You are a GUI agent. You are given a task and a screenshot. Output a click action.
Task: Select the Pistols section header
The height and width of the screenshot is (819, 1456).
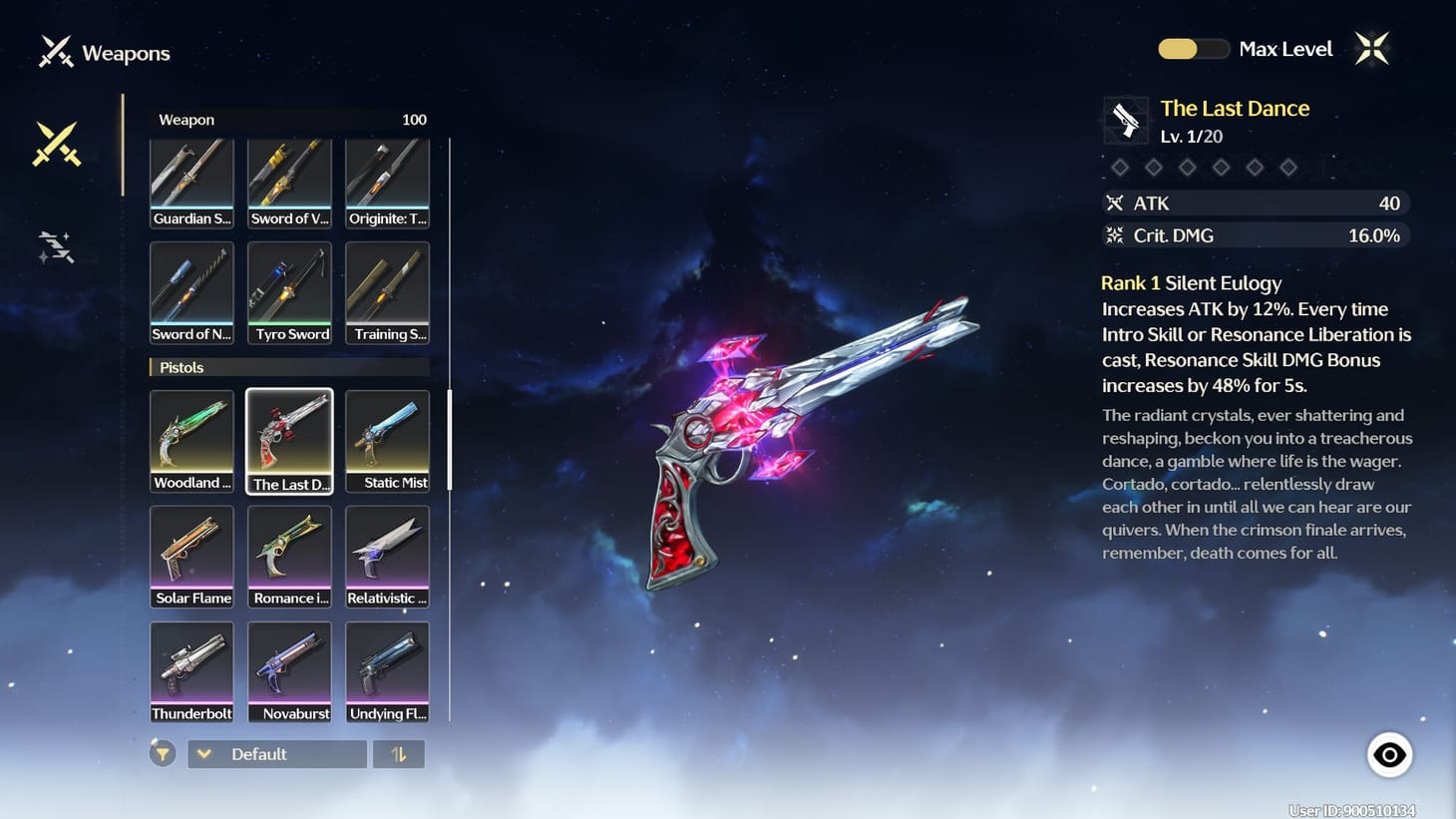[289, 367]
